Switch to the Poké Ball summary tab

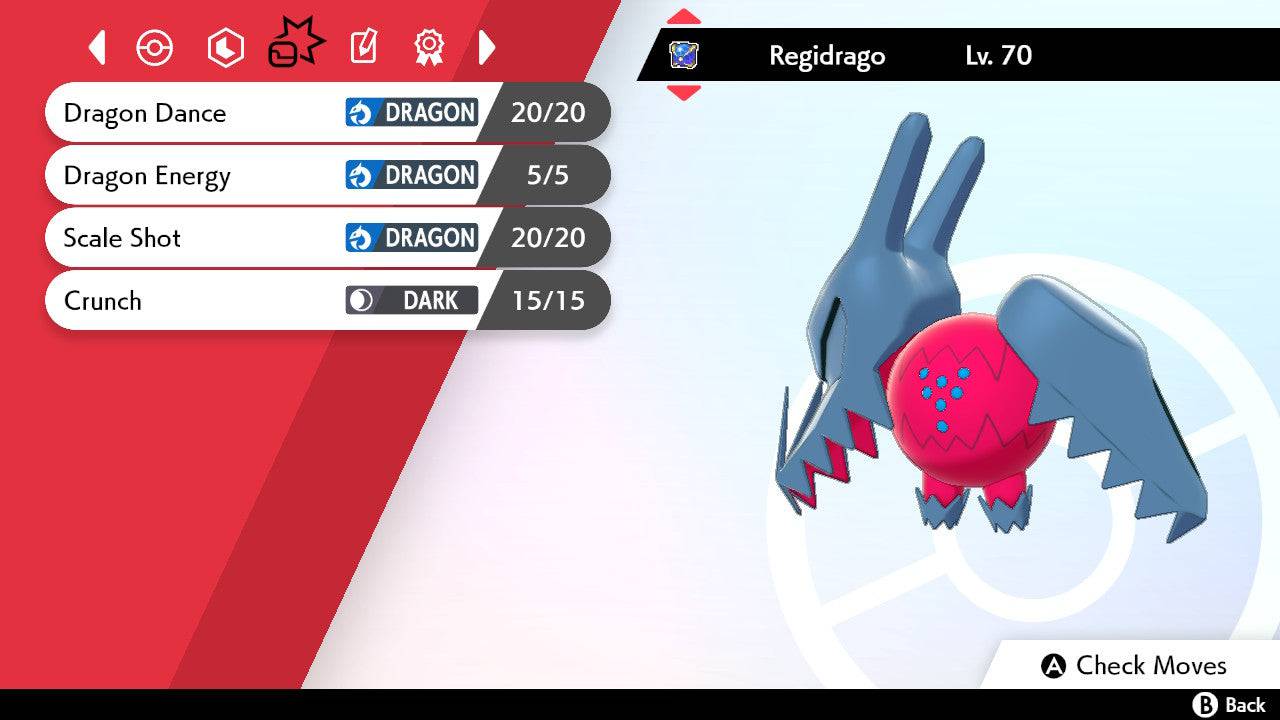click(155, 47)
